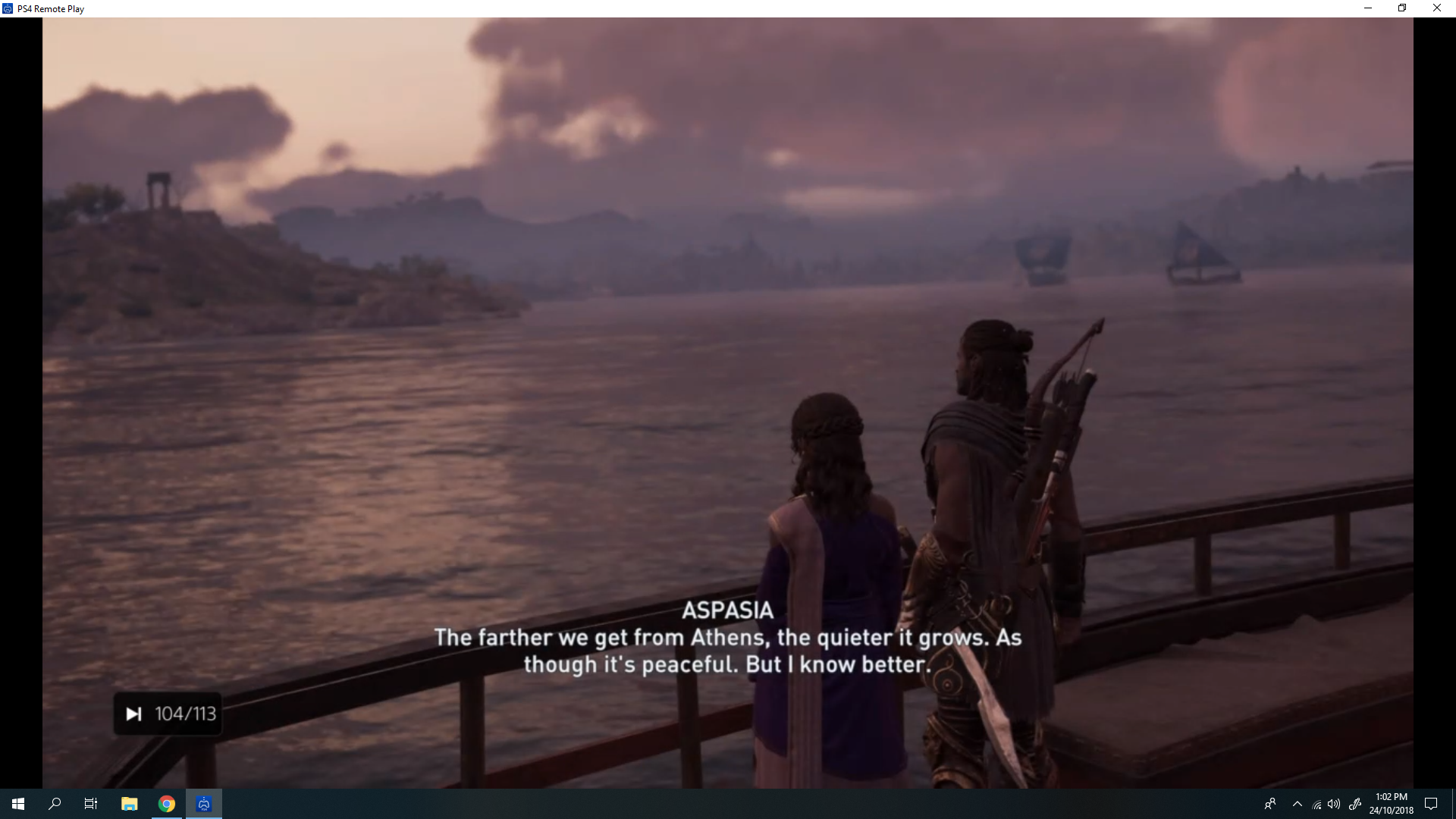The width and height of the screenshot is (1456, 819).
Task: Launch Google Chrome from the taskbar
Action: (166, 803)
